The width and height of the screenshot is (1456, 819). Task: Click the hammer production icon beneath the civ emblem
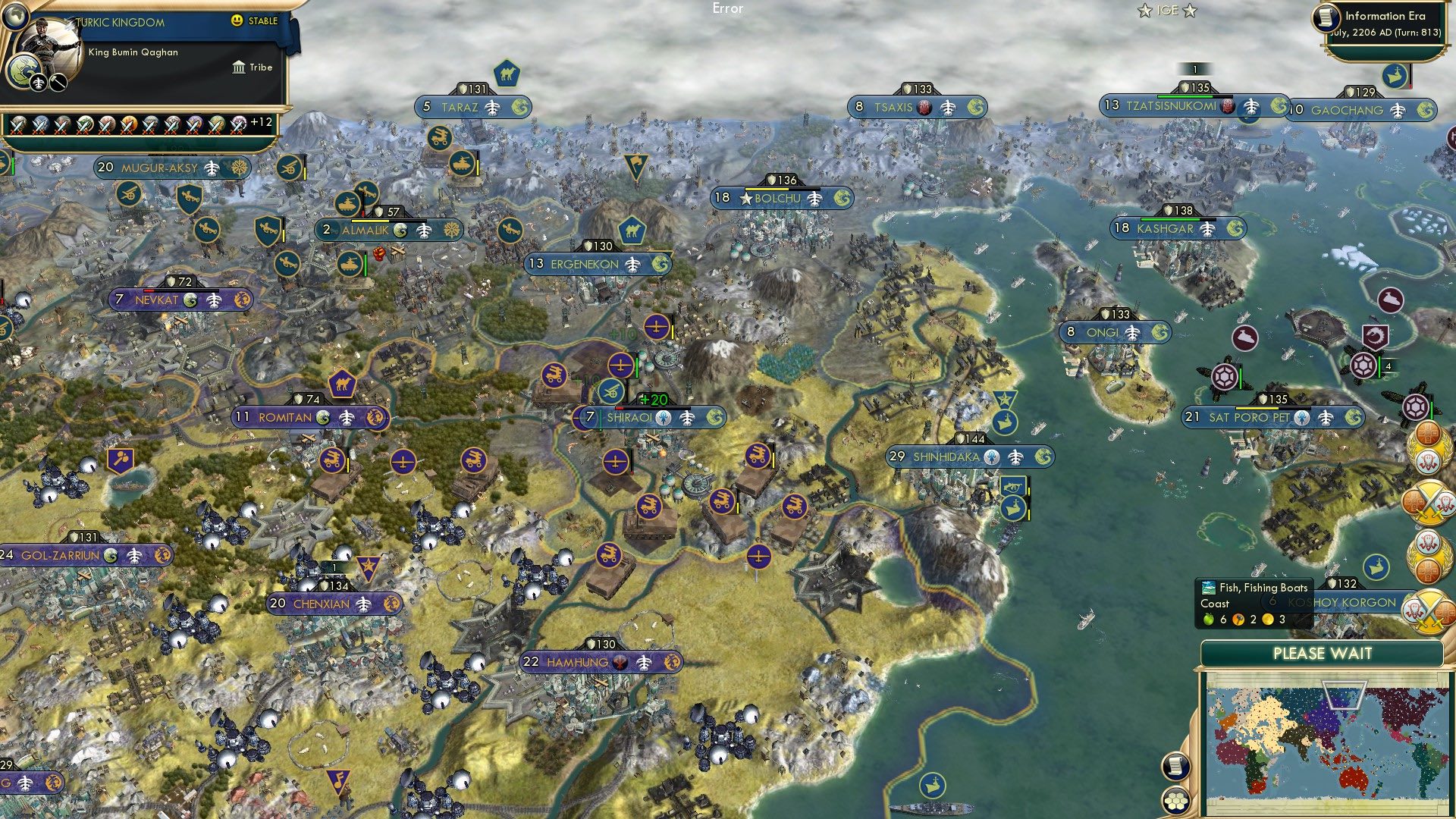pyautogui.click(x=58, y=83)
